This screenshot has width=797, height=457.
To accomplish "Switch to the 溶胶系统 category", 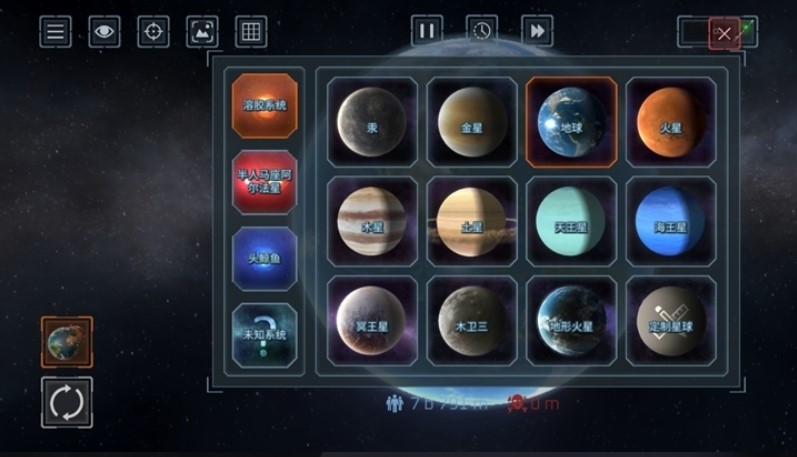I will click(x=265, y=105).
